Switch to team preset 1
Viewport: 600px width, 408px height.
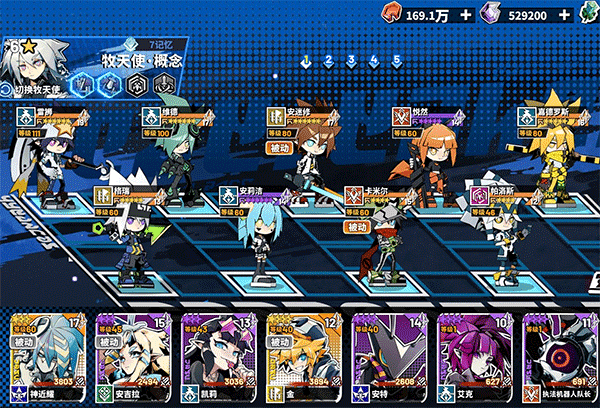coord(306,60)
